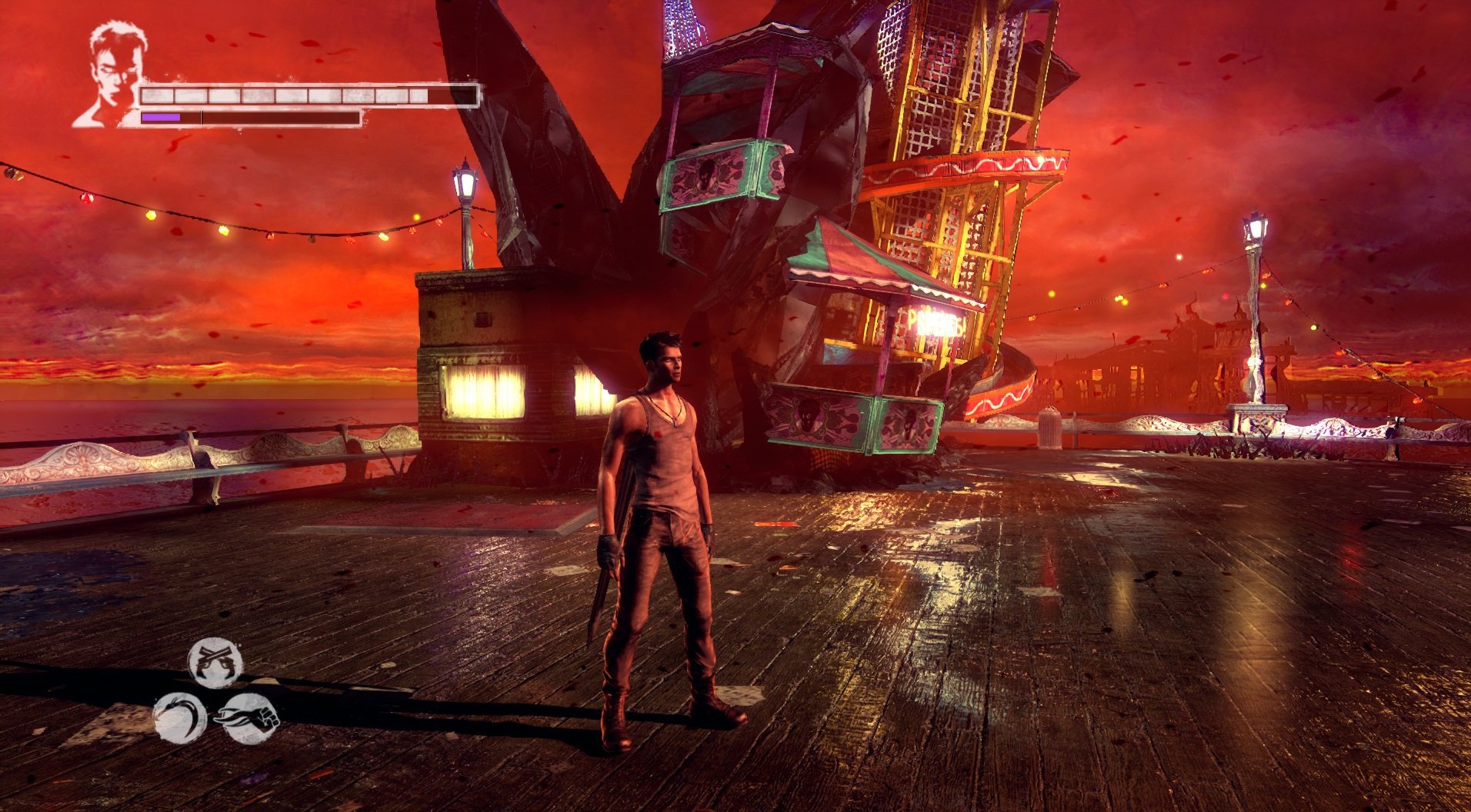Image resolution: width=1471 pixels, height=812 pixels.
Task: Select the crossed dual pistols weapon icon
Action: [x=215, y=663]
